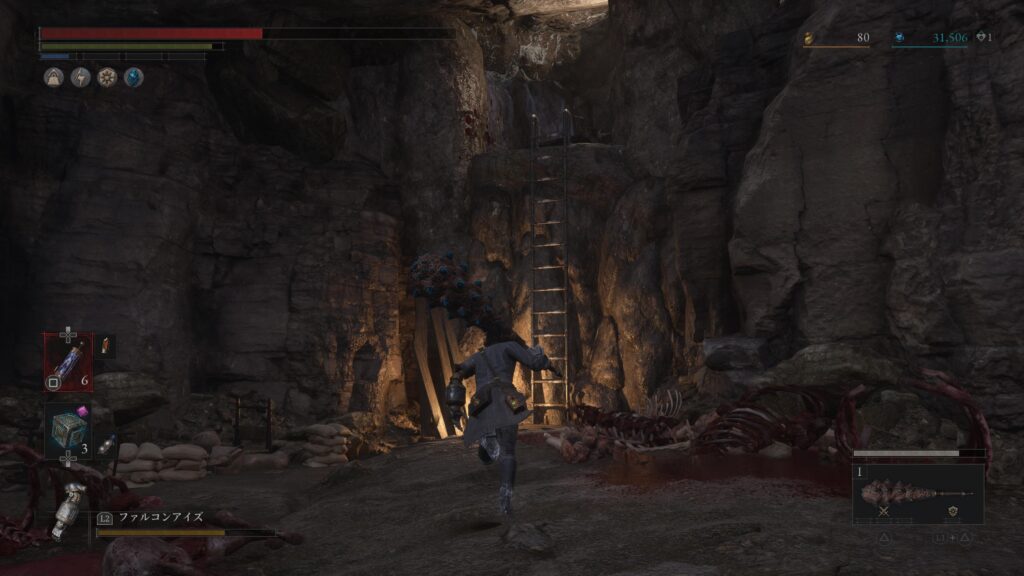Screen dimensions: 1024x576
Task: Select the weight bag status icon
Action: tap(53, 77)
